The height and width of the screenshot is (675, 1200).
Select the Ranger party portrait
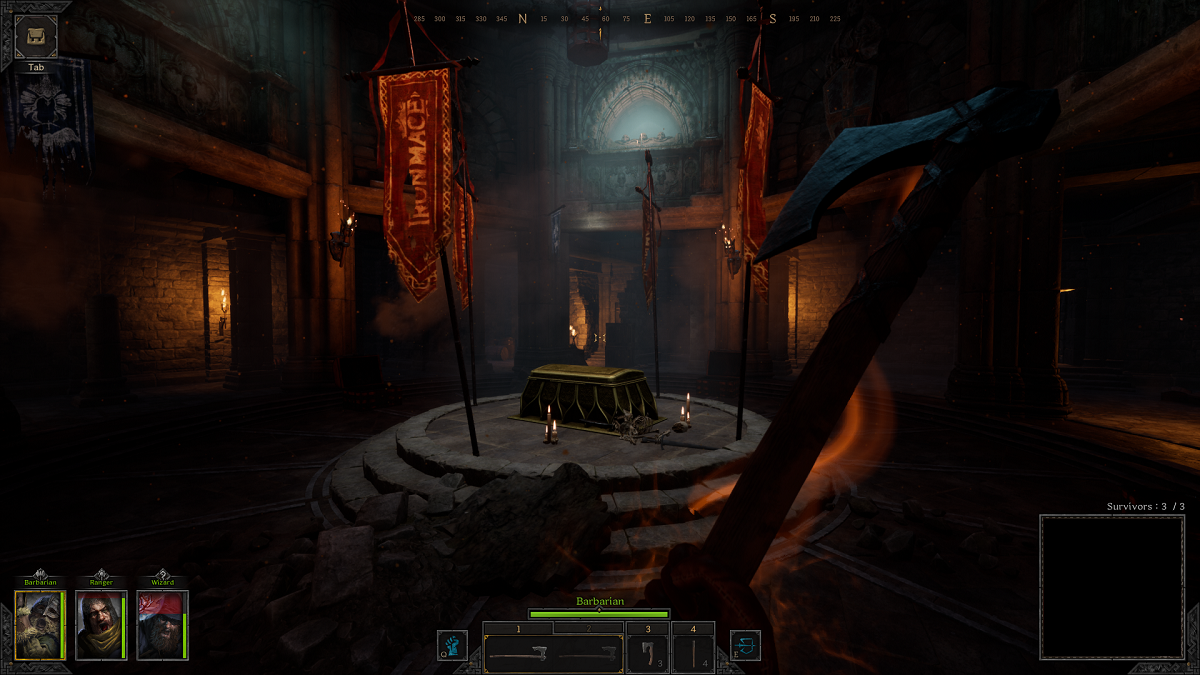click(101, 625)
